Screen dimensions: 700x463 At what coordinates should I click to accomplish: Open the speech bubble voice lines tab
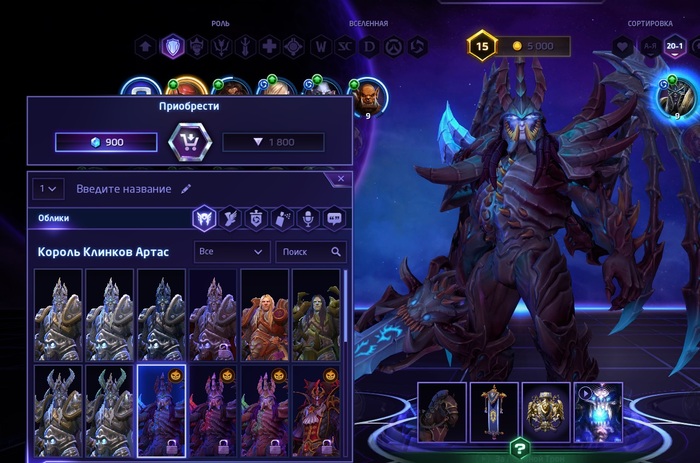[334, 218]
